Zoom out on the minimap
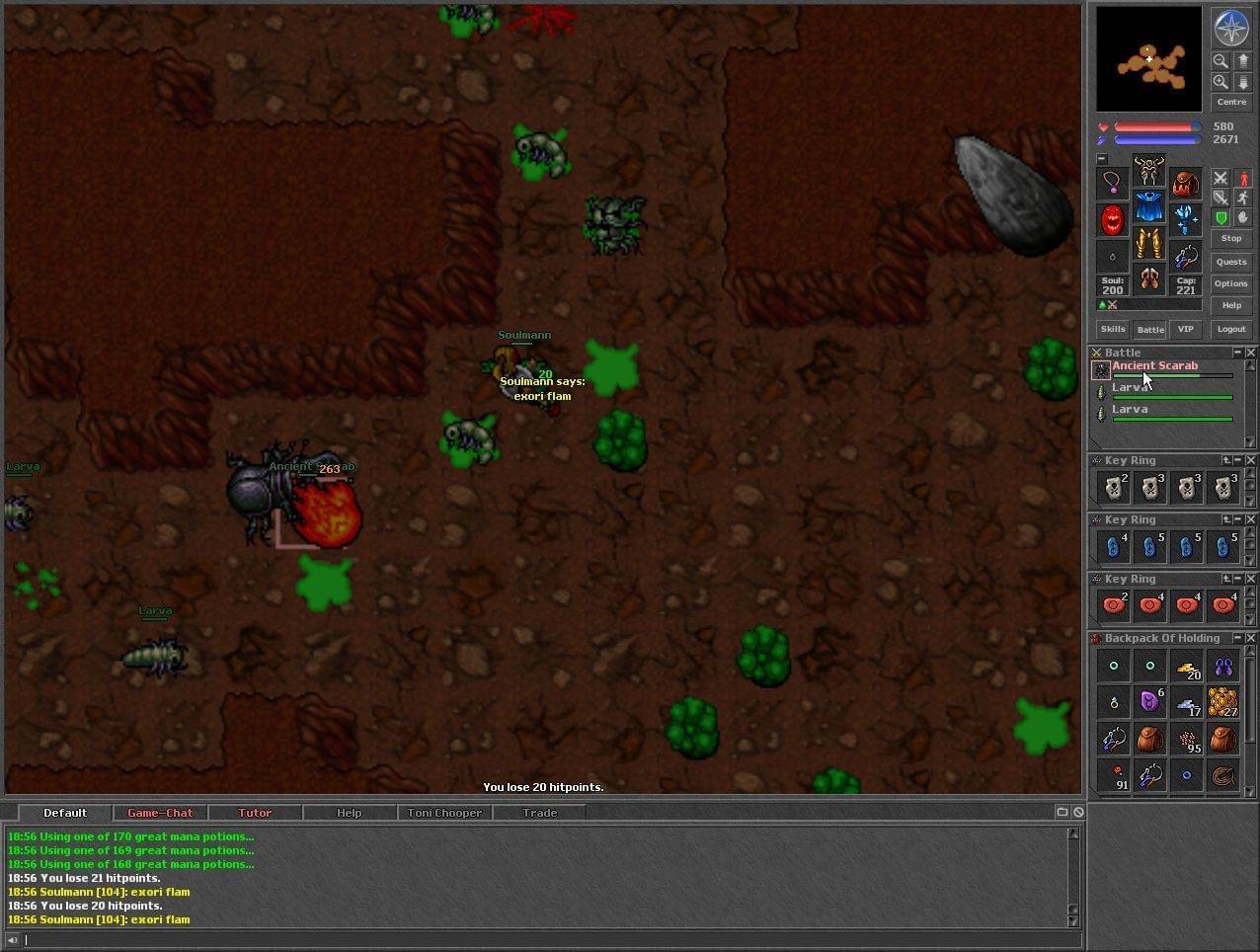This screenshot has height=952, width=1260. point(1221,60)
